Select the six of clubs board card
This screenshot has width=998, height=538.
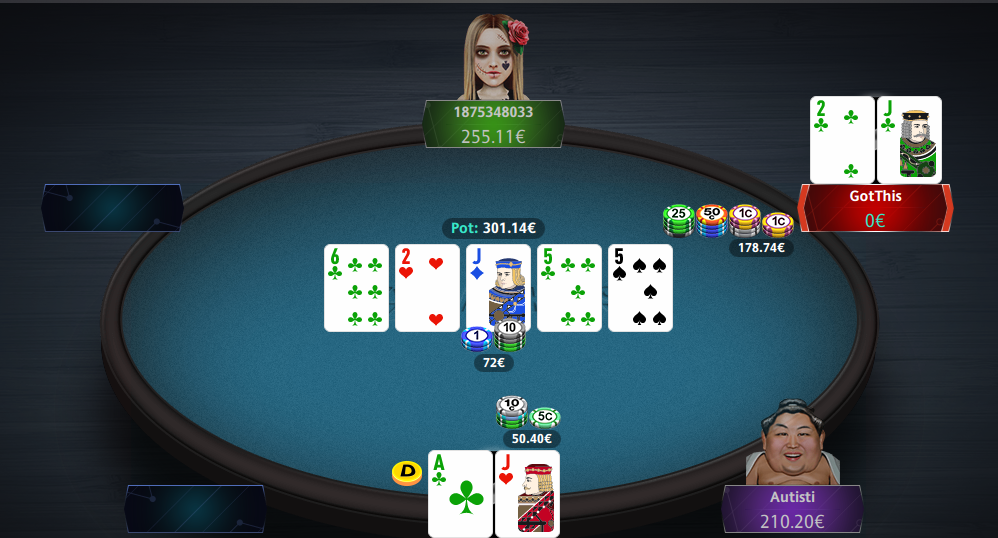tap(356, 288)
